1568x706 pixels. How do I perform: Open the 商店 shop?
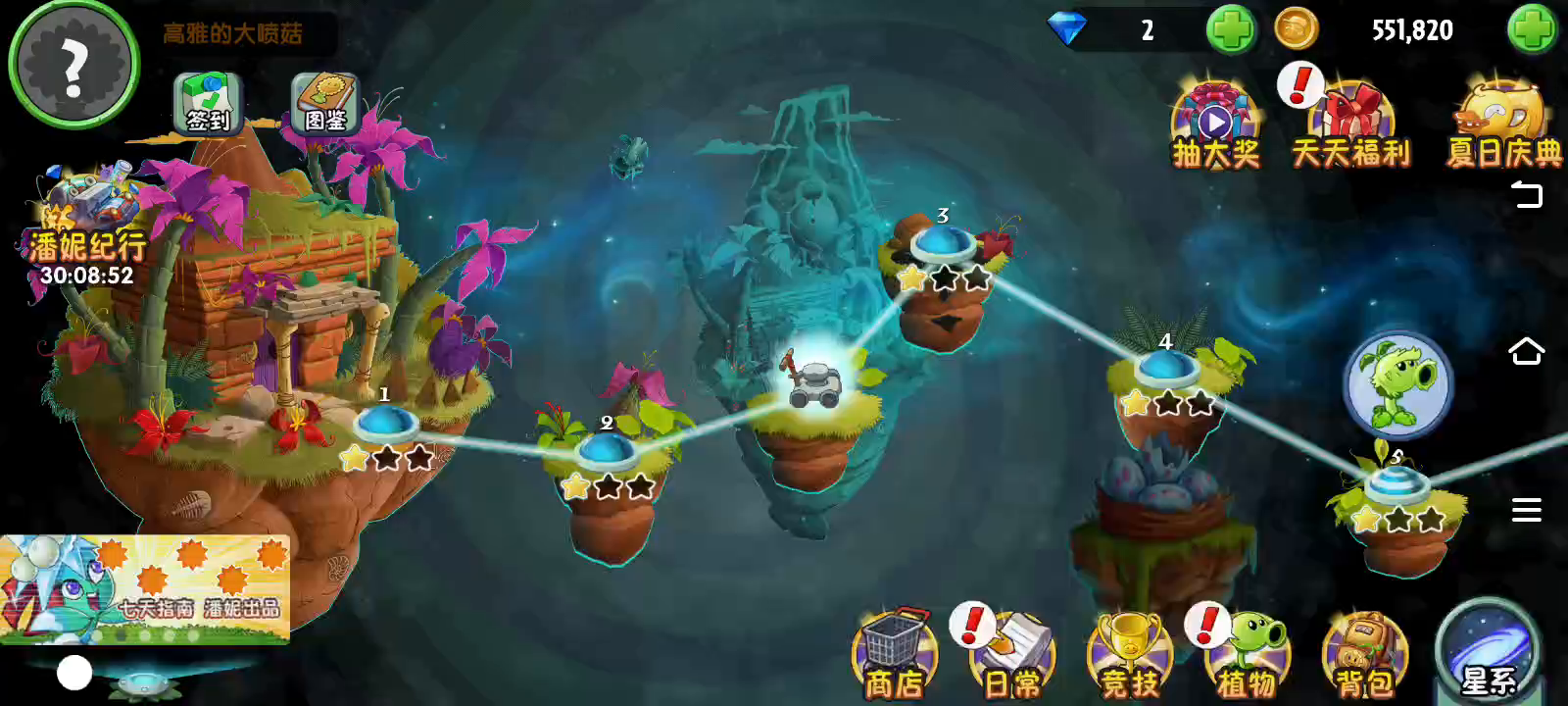tap(894, 655)
